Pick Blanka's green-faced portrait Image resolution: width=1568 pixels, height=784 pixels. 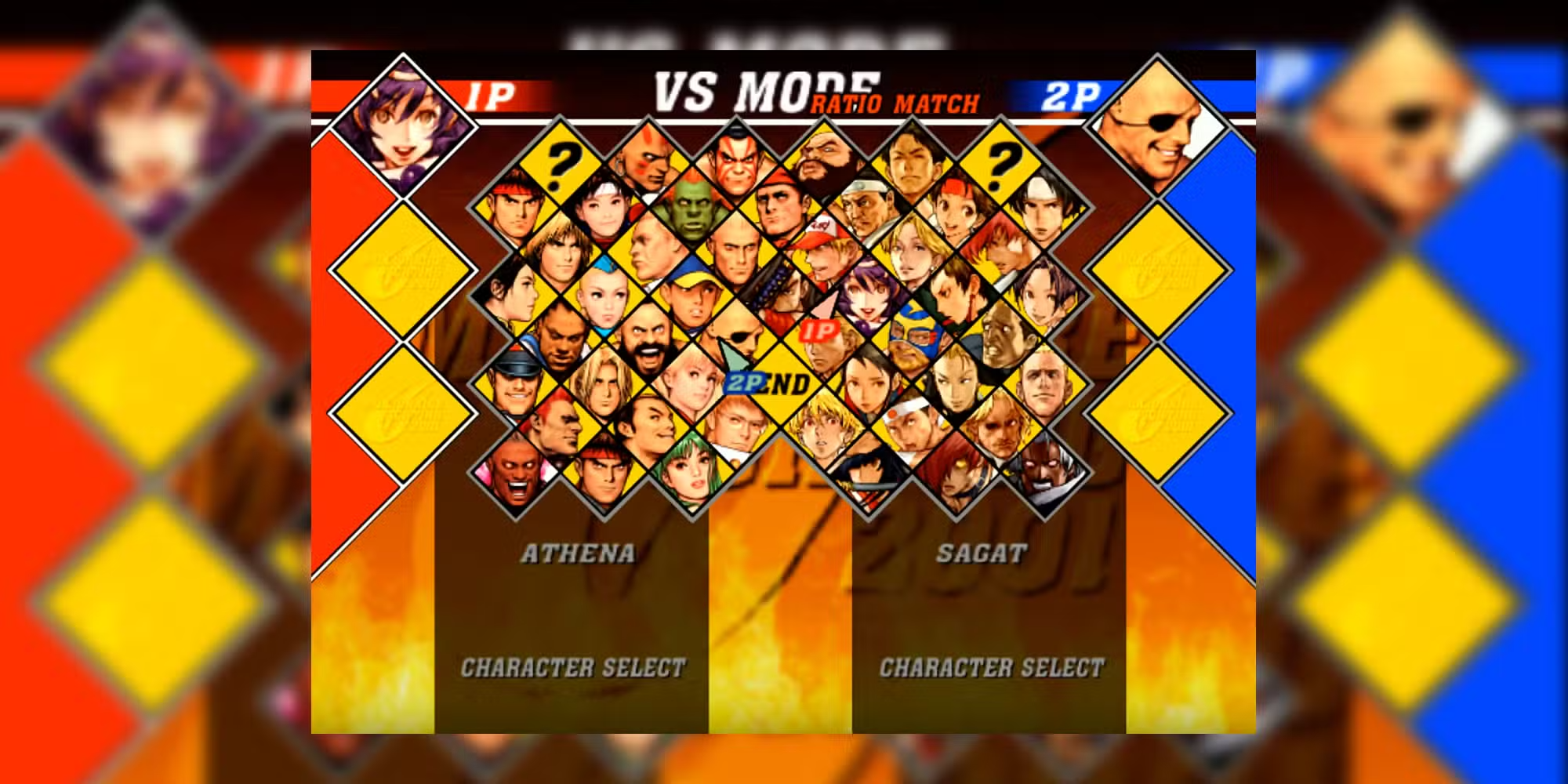click(690, 209)
